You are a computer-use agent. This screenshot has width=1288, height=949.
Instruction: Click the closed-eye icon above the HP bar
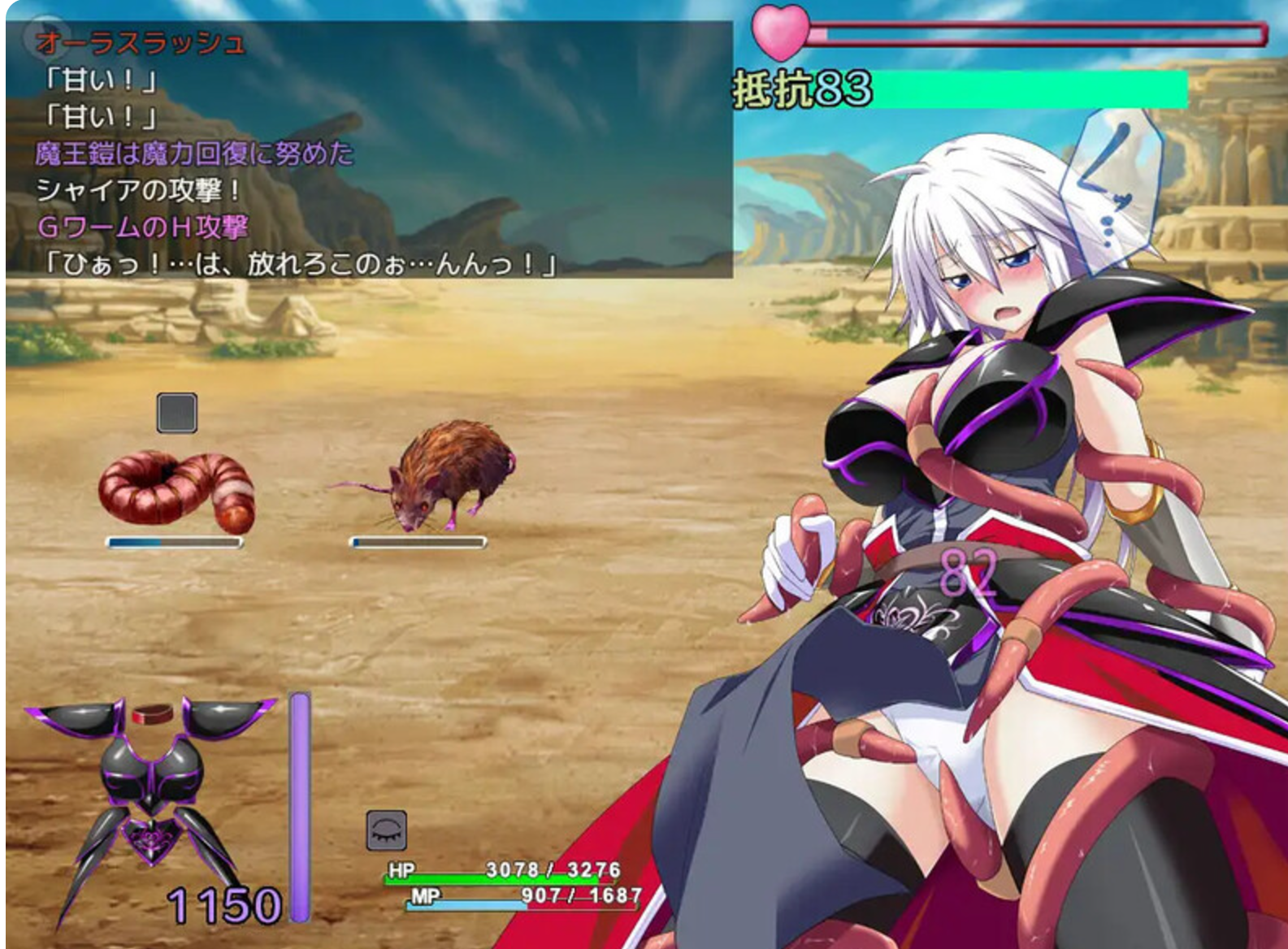click(x=386, y=830)
